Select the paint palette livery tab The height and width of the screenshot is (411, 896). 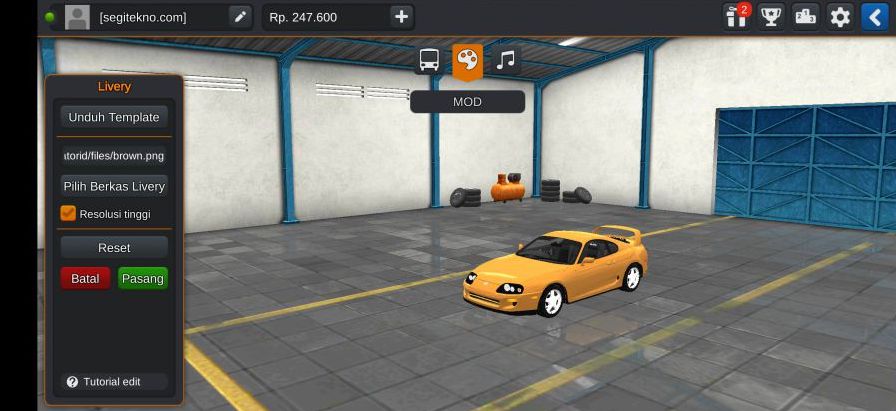(467, 61)
